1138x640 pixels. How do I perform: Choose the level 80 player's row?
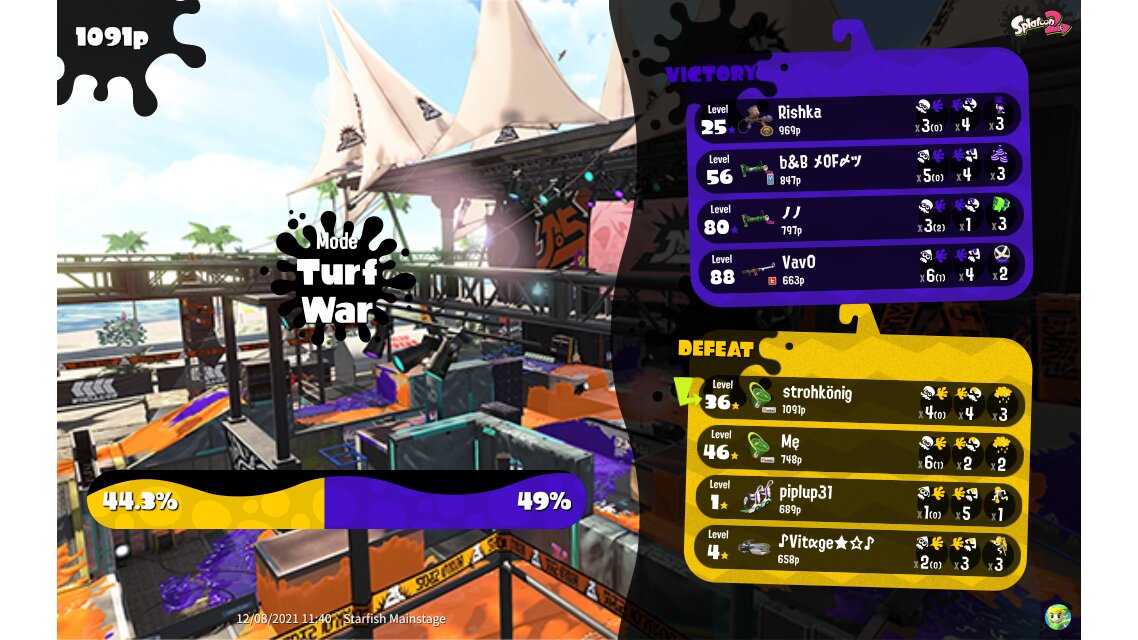(x=858, y=218)
